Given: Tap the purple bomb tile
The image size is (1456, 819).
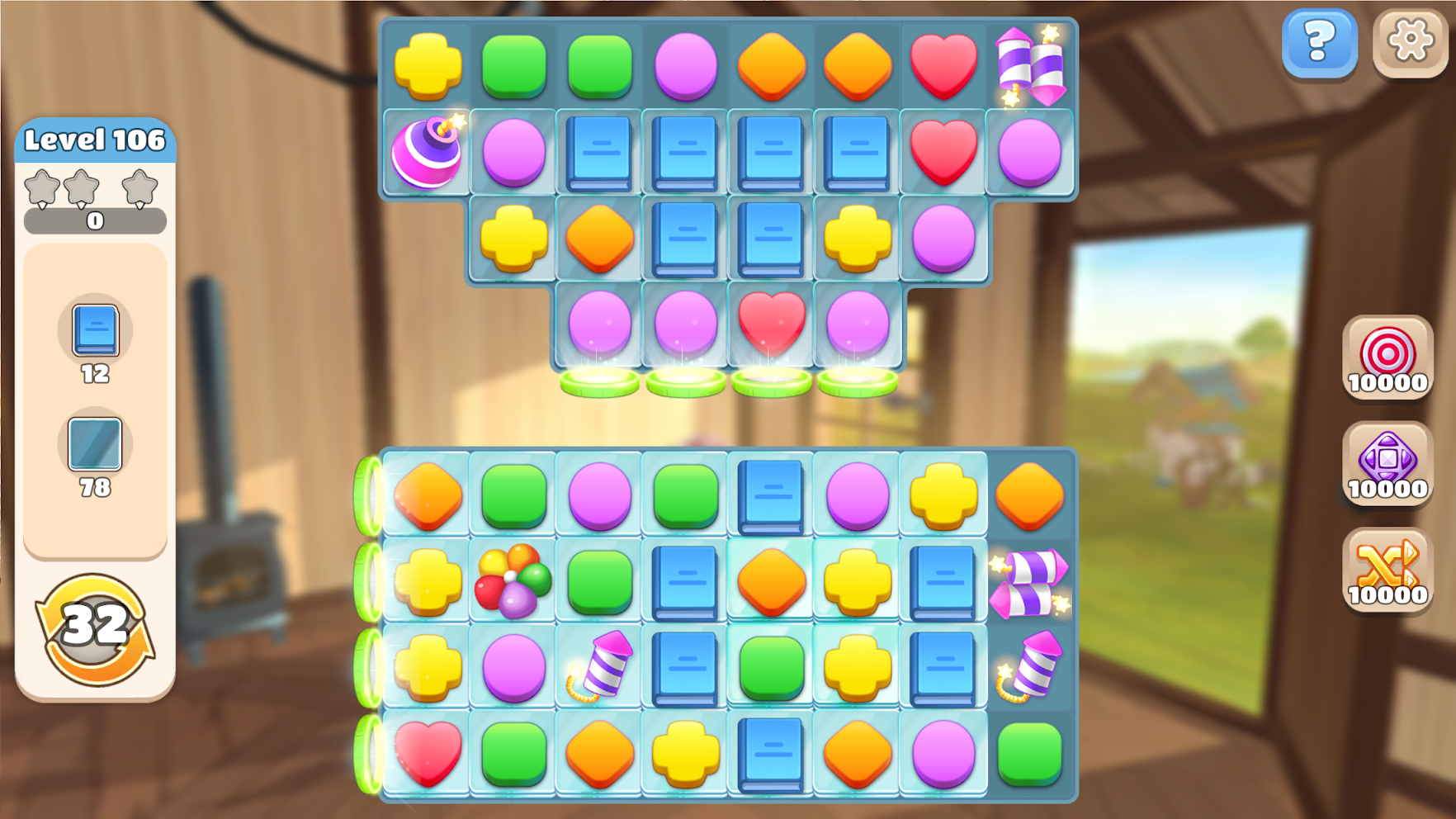Looking at the screenshot, I should coord(428,151).
